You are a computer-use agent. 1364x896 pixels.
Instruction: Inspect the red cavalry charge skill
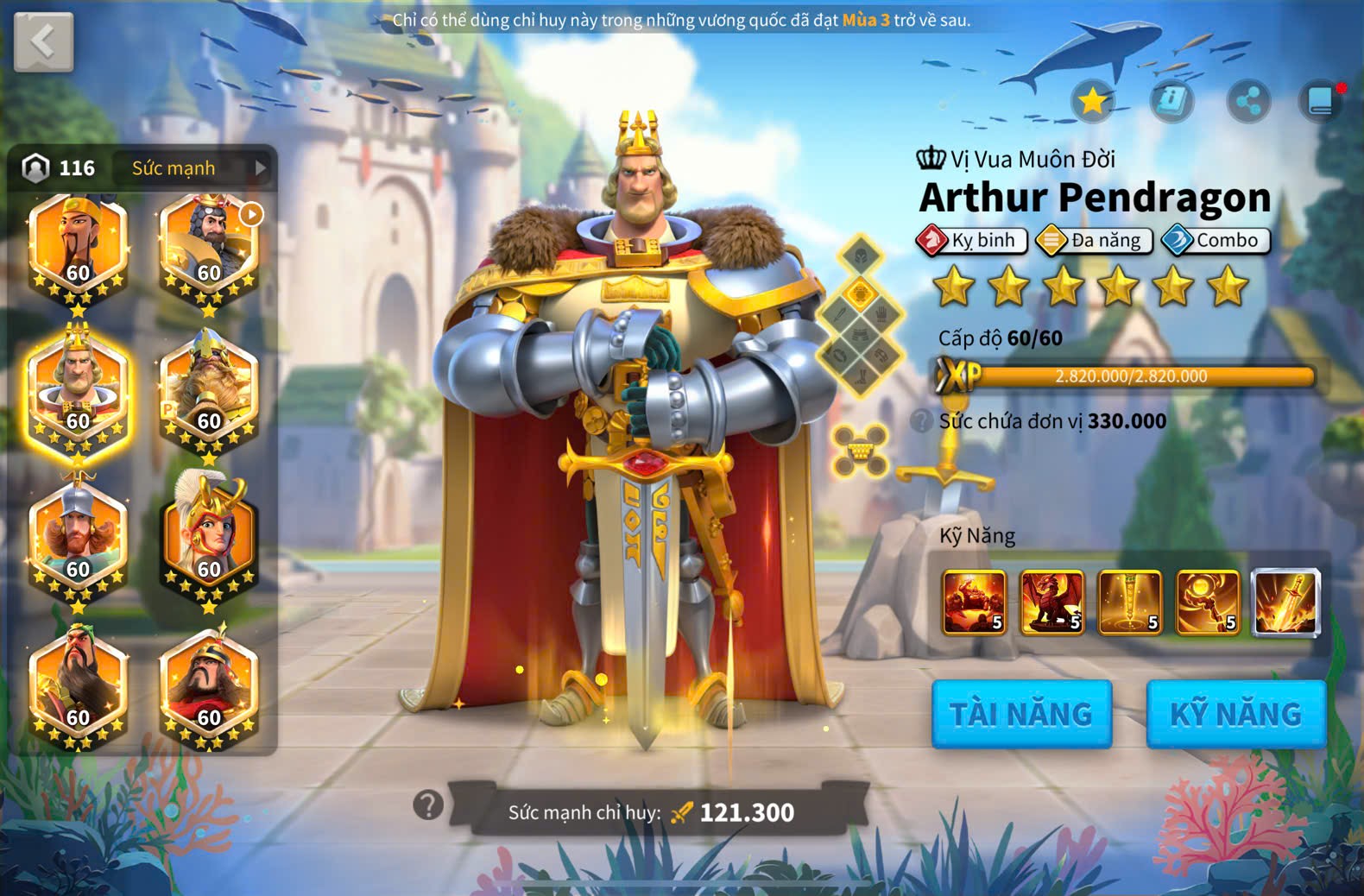(x=974, y=602)
